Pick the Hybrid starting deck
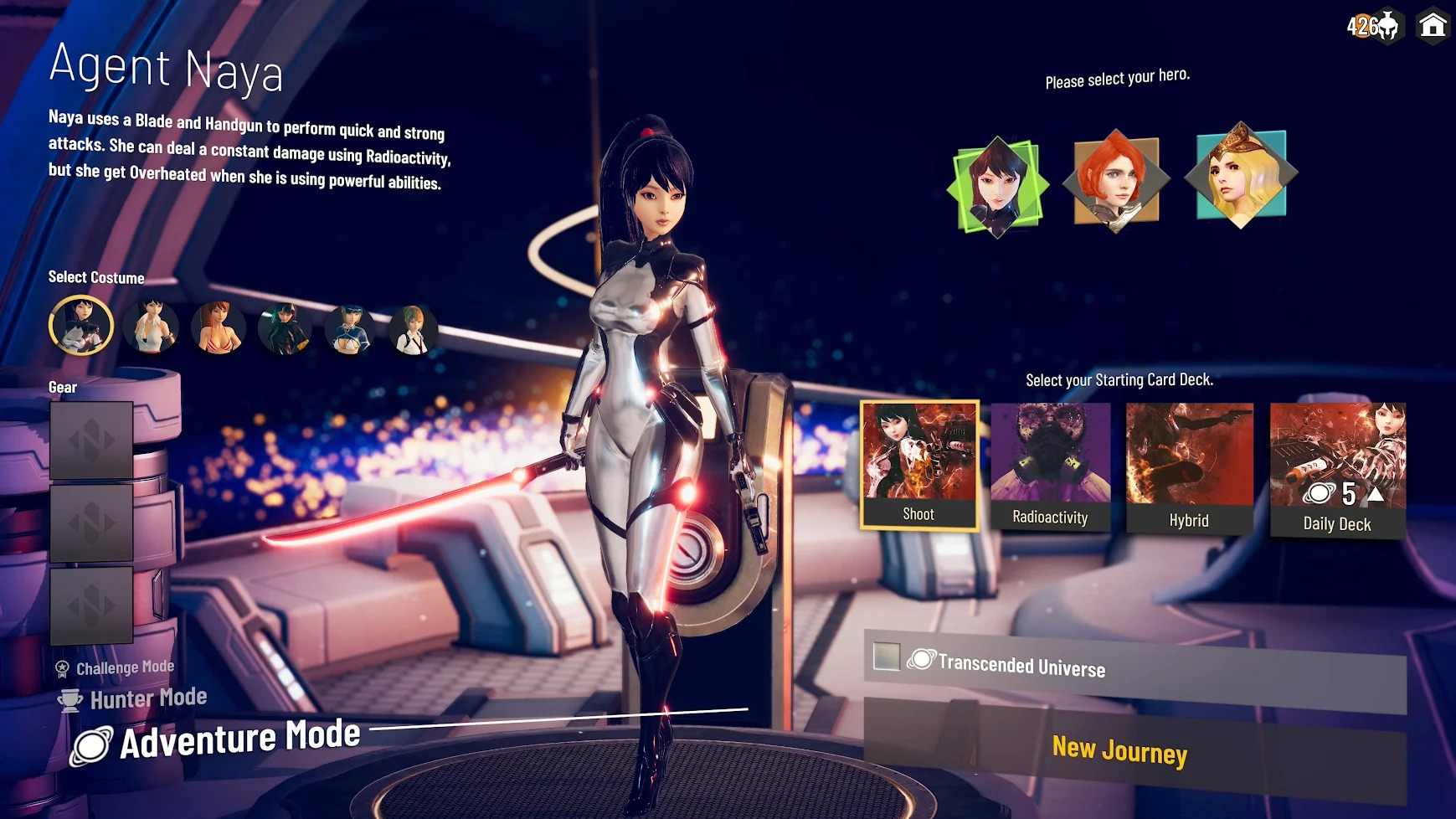This screenshot has height=819, width=1456. [1189, 467]
